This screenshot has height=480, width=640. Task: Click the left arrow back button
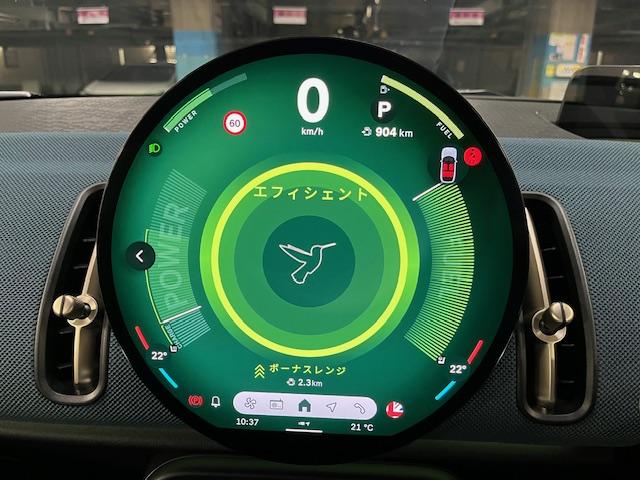pos(141,257)
